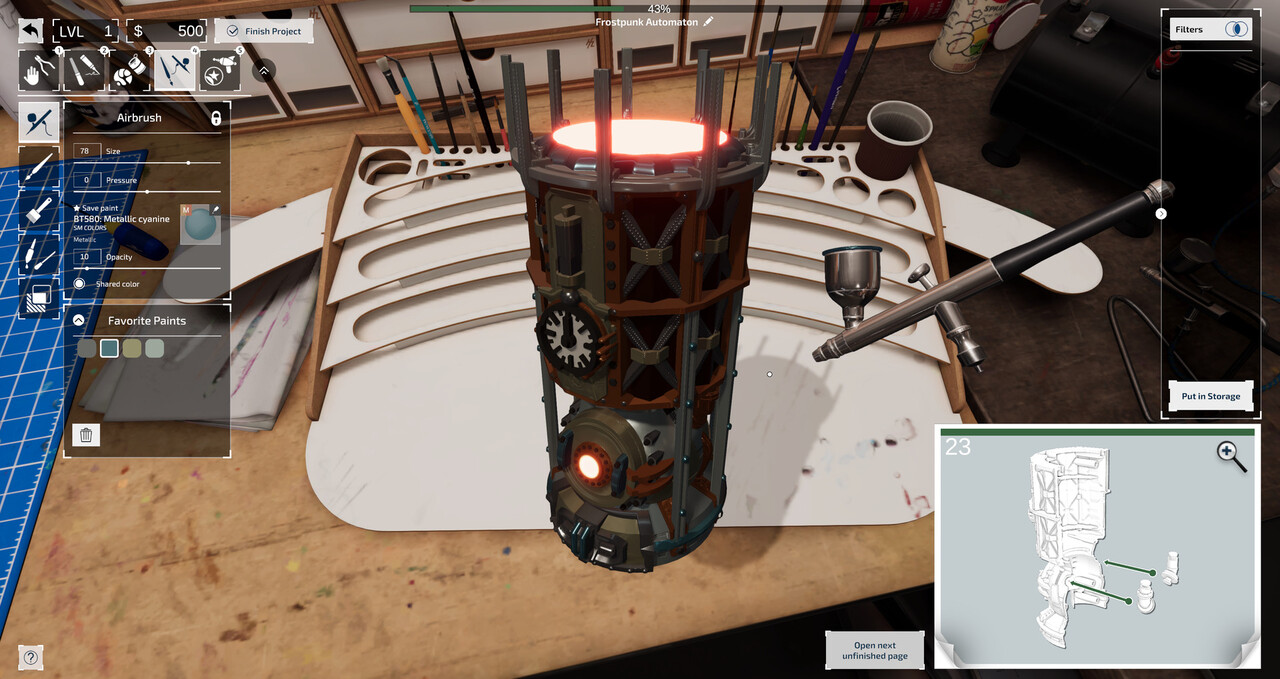Screen dimensions: 1280x679
Task: Collapse the top toolbar with the chevron
Action: click(263, 71)
